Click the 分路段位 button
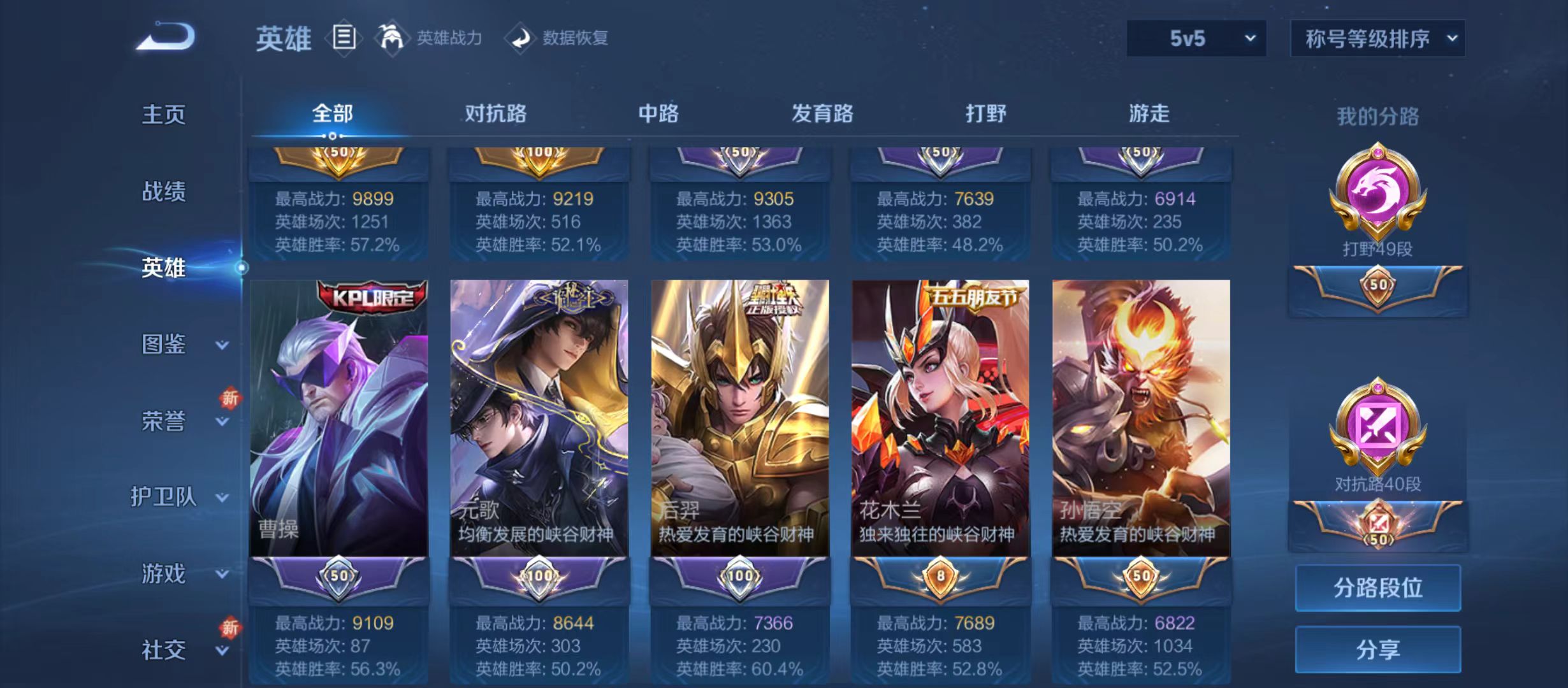Screen dimensions: 1568x688 [x=1378, y=588]
